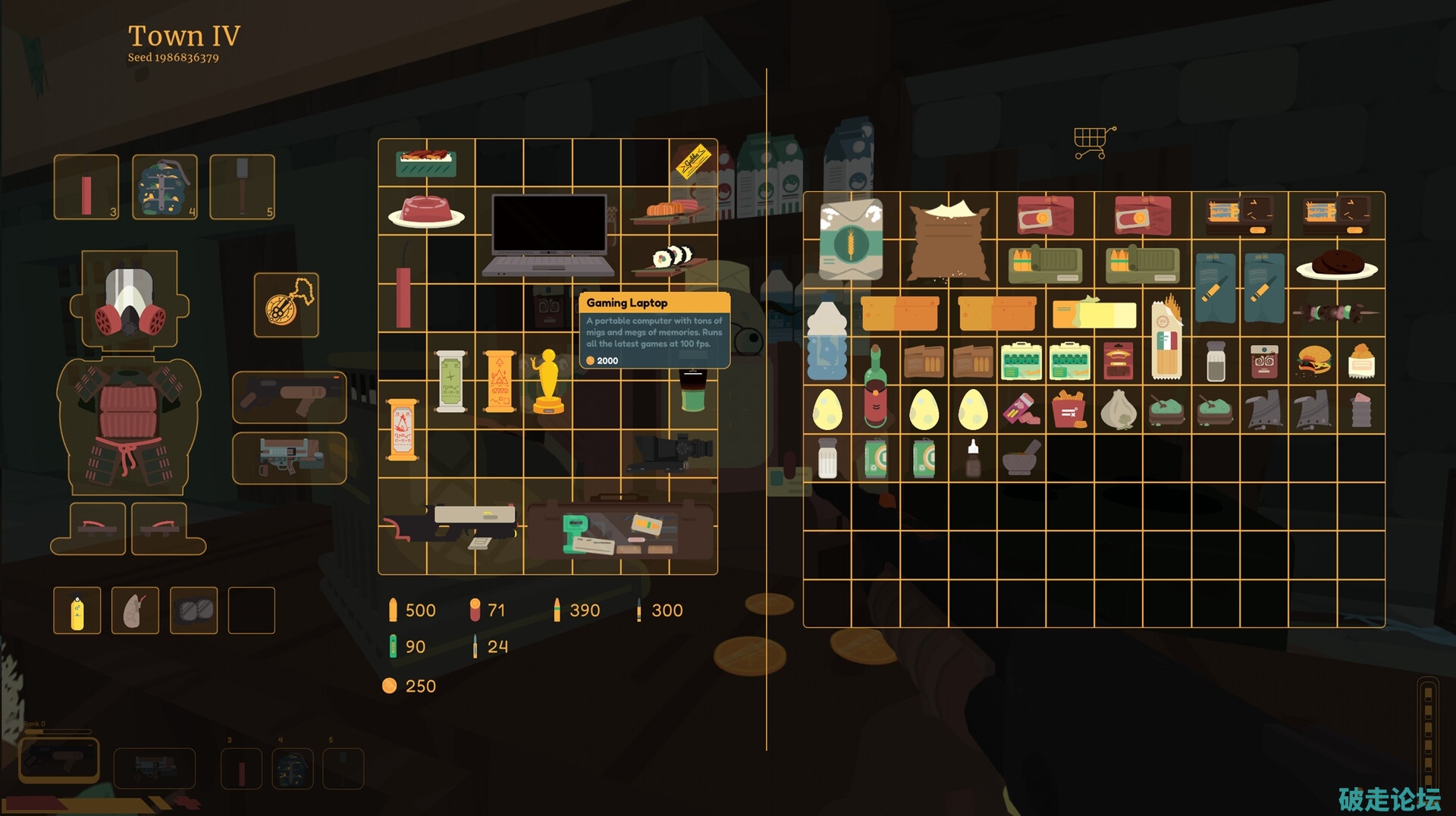Select the golden pocket watch amulet slot
Image resolution: width=1456 pixels, height=816 pixels.
point(287,305)
